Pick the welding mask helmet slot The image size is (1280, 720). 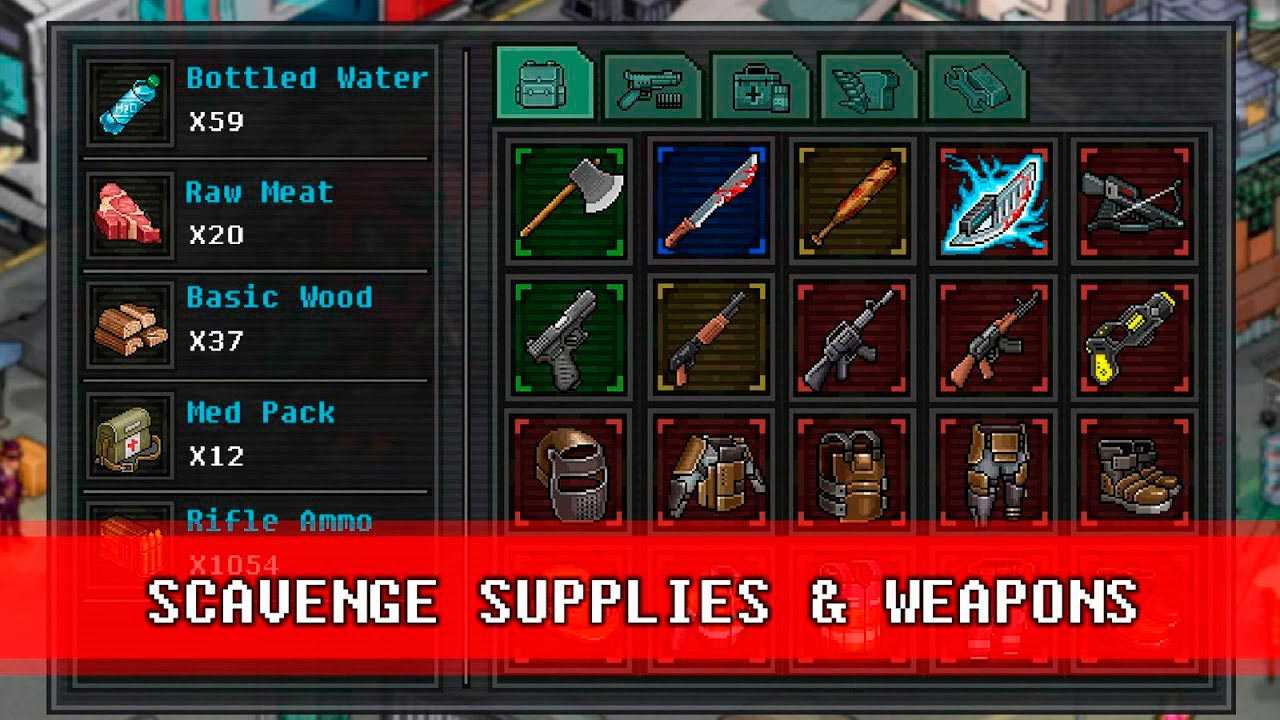(x=569, y=471)
